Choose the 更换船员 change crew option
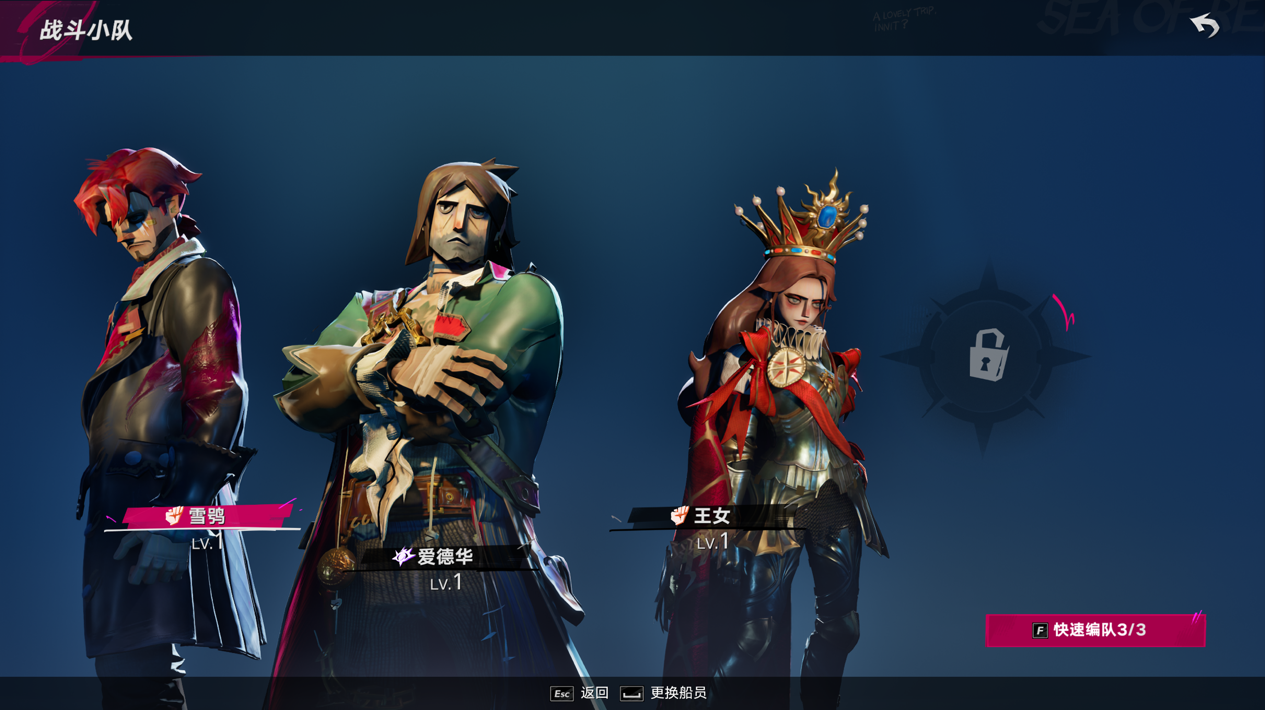The image size is (1265, 710). pyautogui.click(x=677, y=693)
